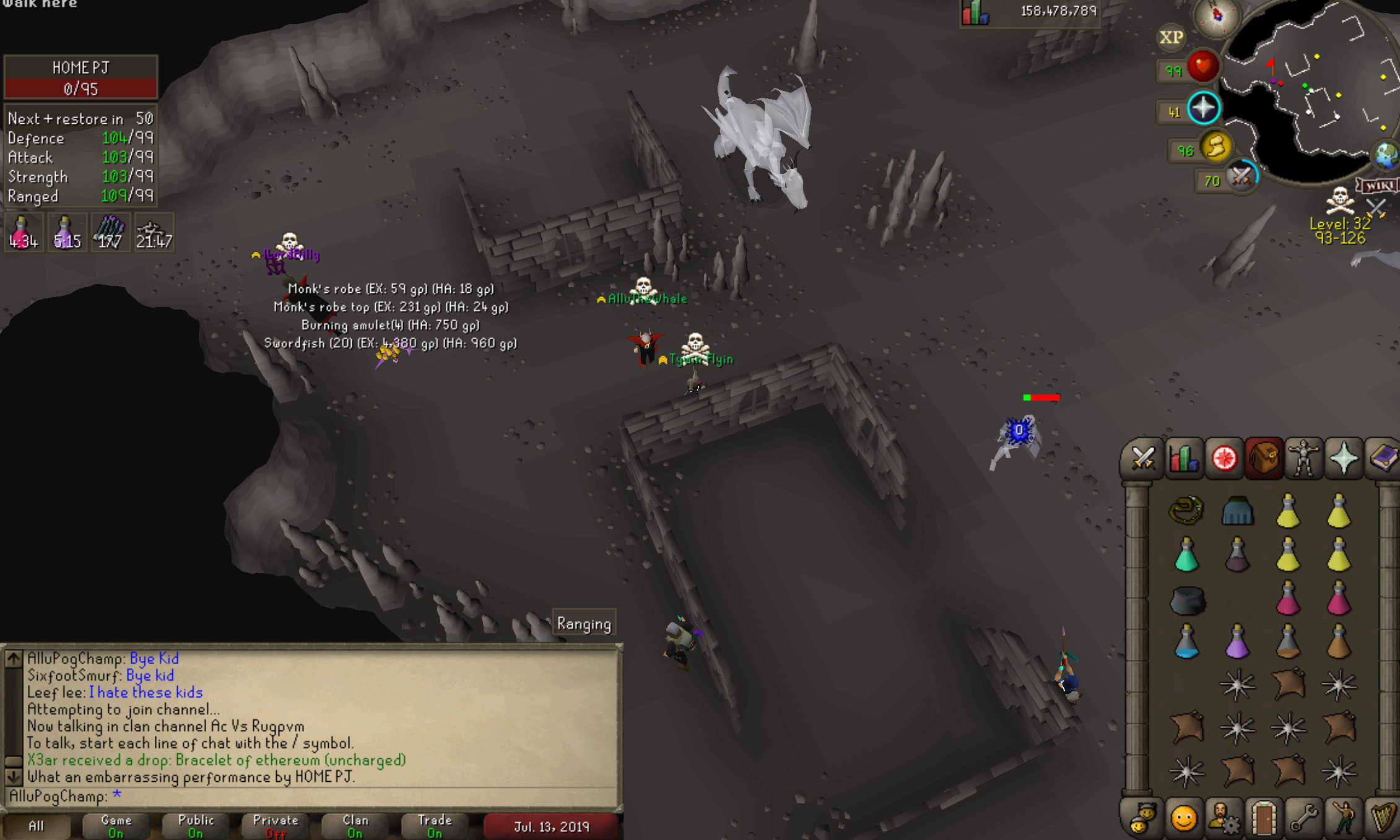Select the Public chat tab
The width and height of the screenshot is (1400, 840).
click(x=196, y=826)
